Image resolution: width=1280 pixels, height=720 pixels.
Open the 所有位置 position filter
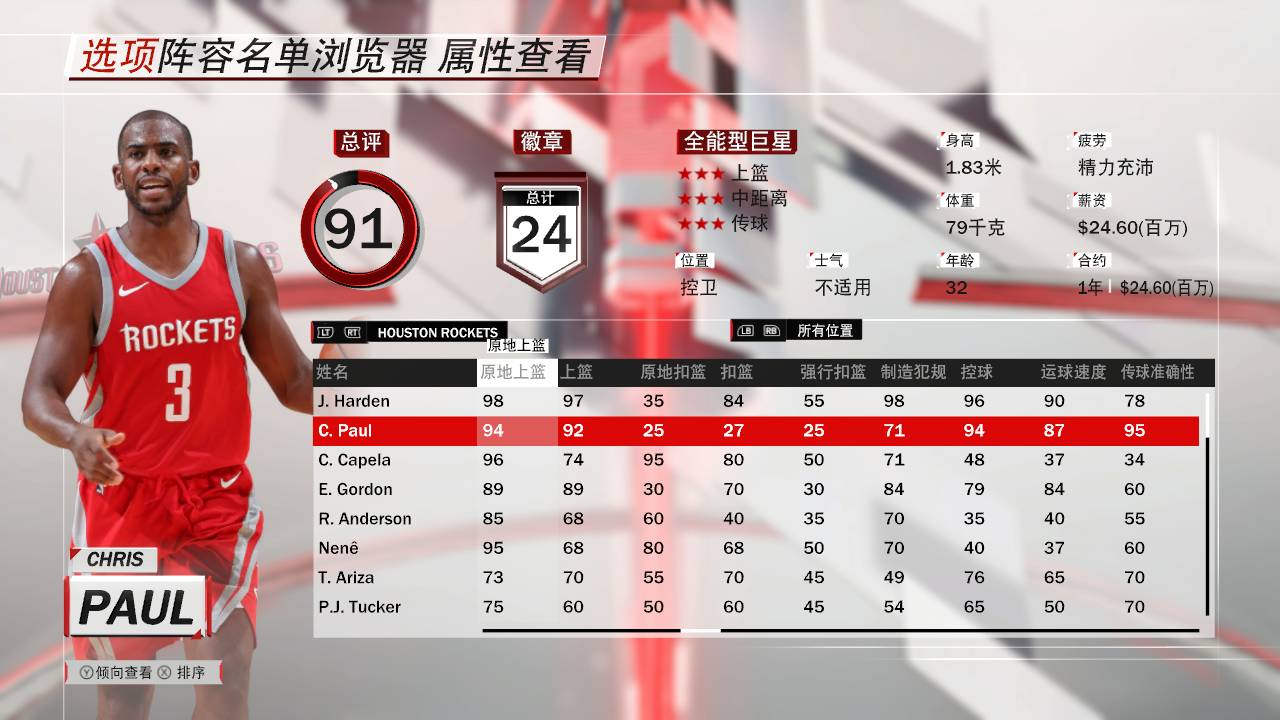coord(826,330)
